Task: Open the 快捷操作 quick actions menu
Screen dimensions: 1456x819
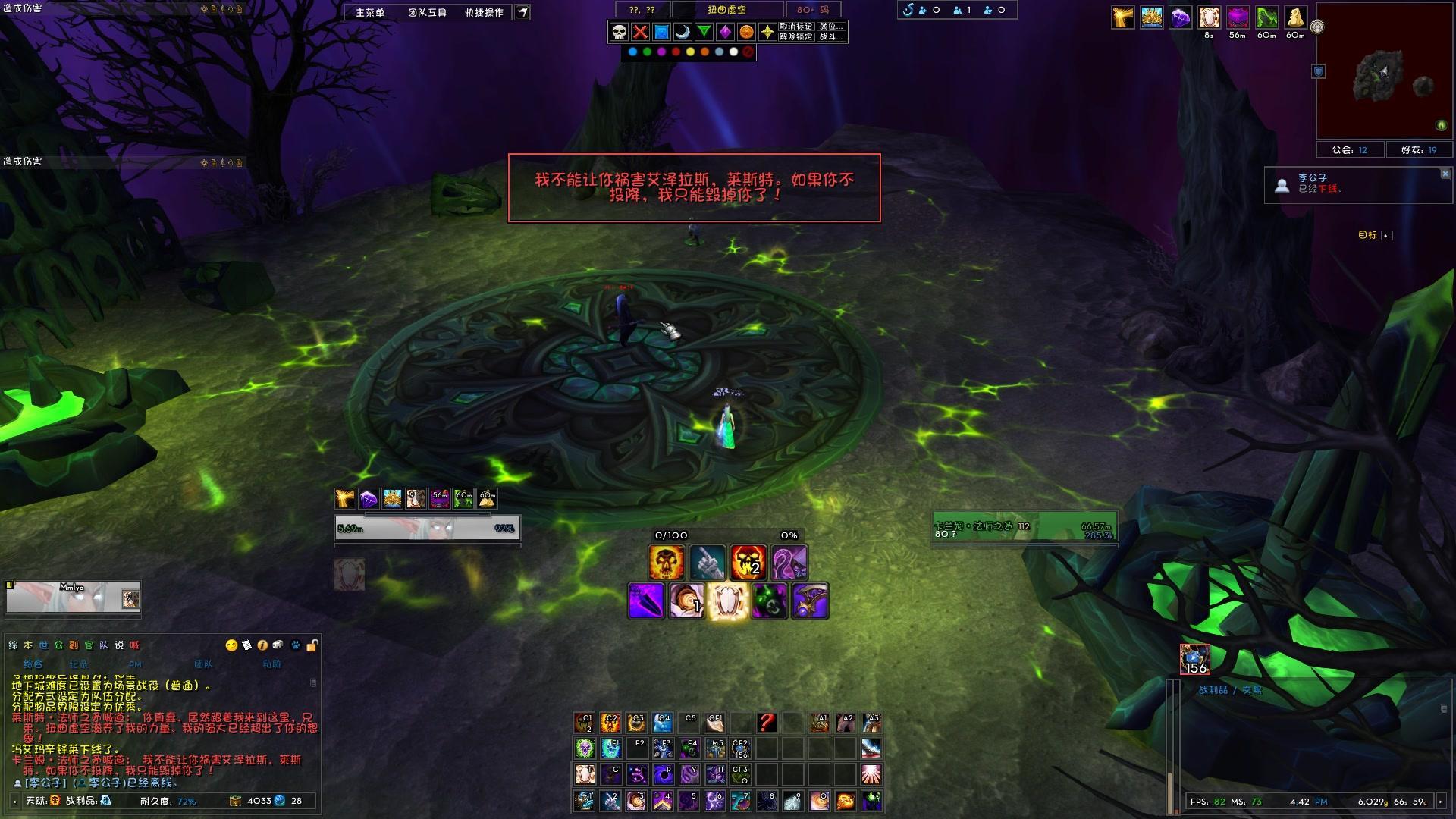Action: (x=484, y=12)
